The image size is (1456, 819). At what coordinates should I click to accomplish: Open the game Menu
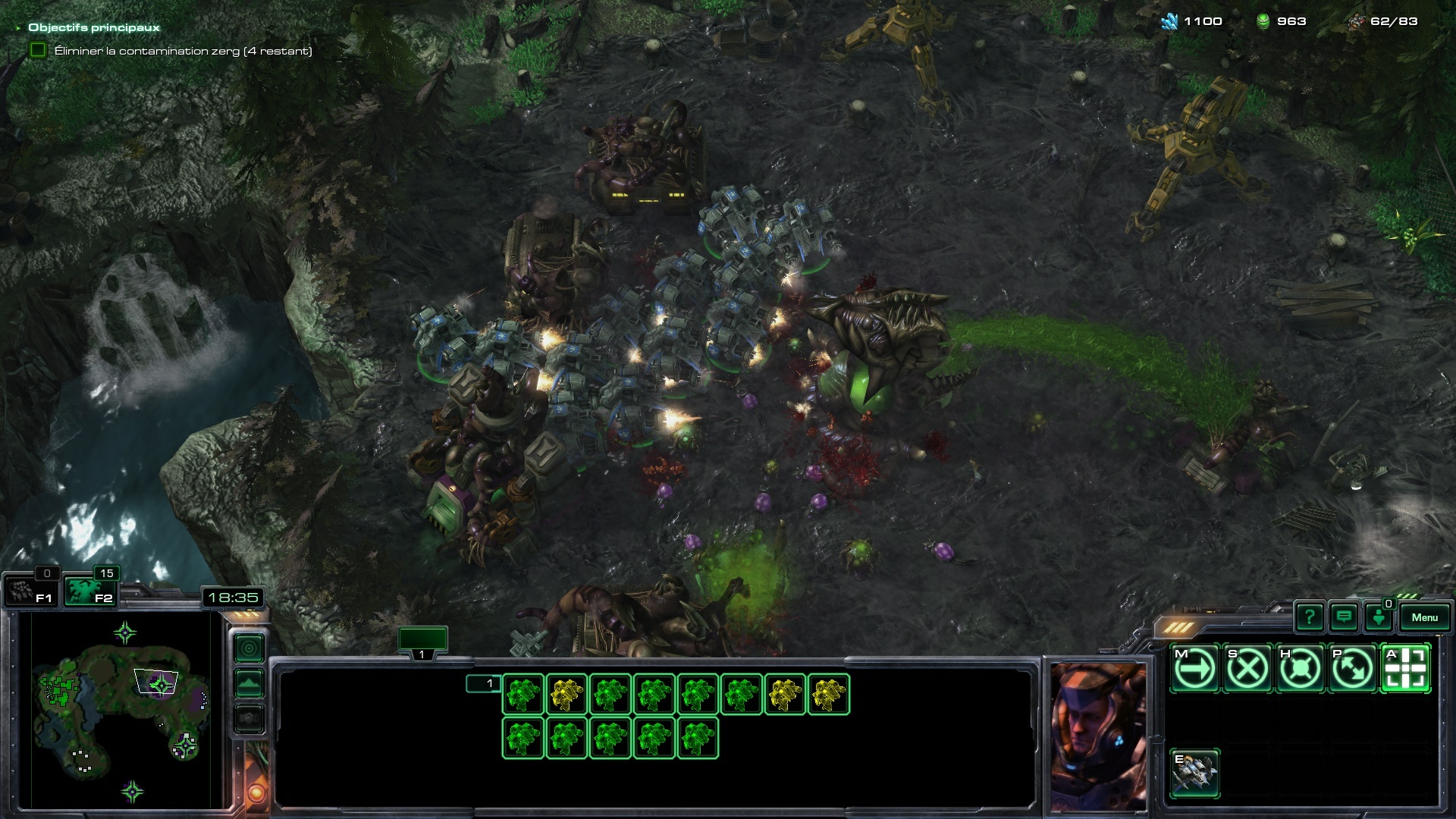[1424, 617]
